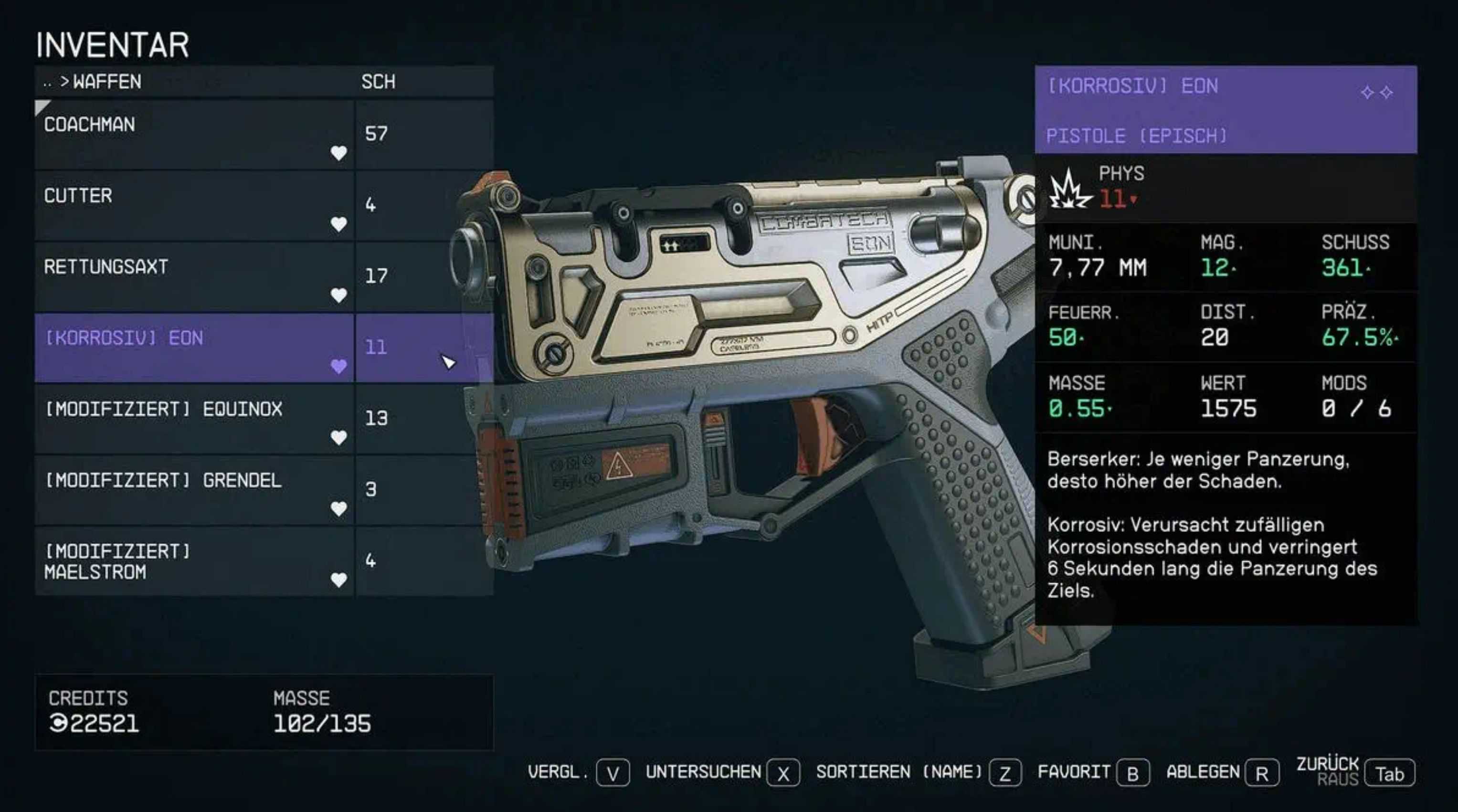This screenshot has width=1458, height=812.
Task: Mark the weapon with the Favorit button
Action: 1132,773
